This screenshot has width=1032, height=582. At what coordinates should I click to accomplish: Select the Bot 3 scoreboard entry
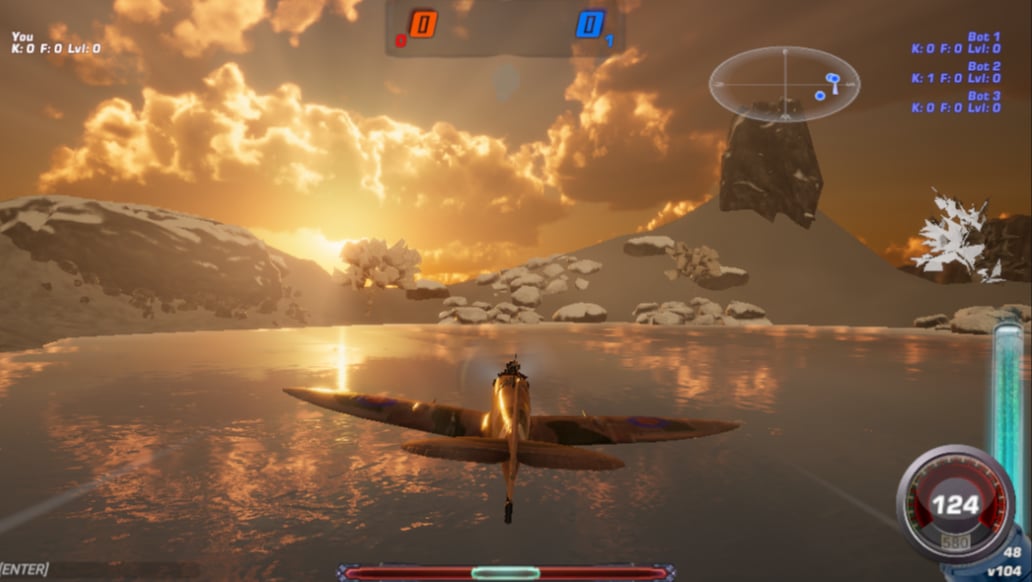pyautogui.click(x=956, y=102)
